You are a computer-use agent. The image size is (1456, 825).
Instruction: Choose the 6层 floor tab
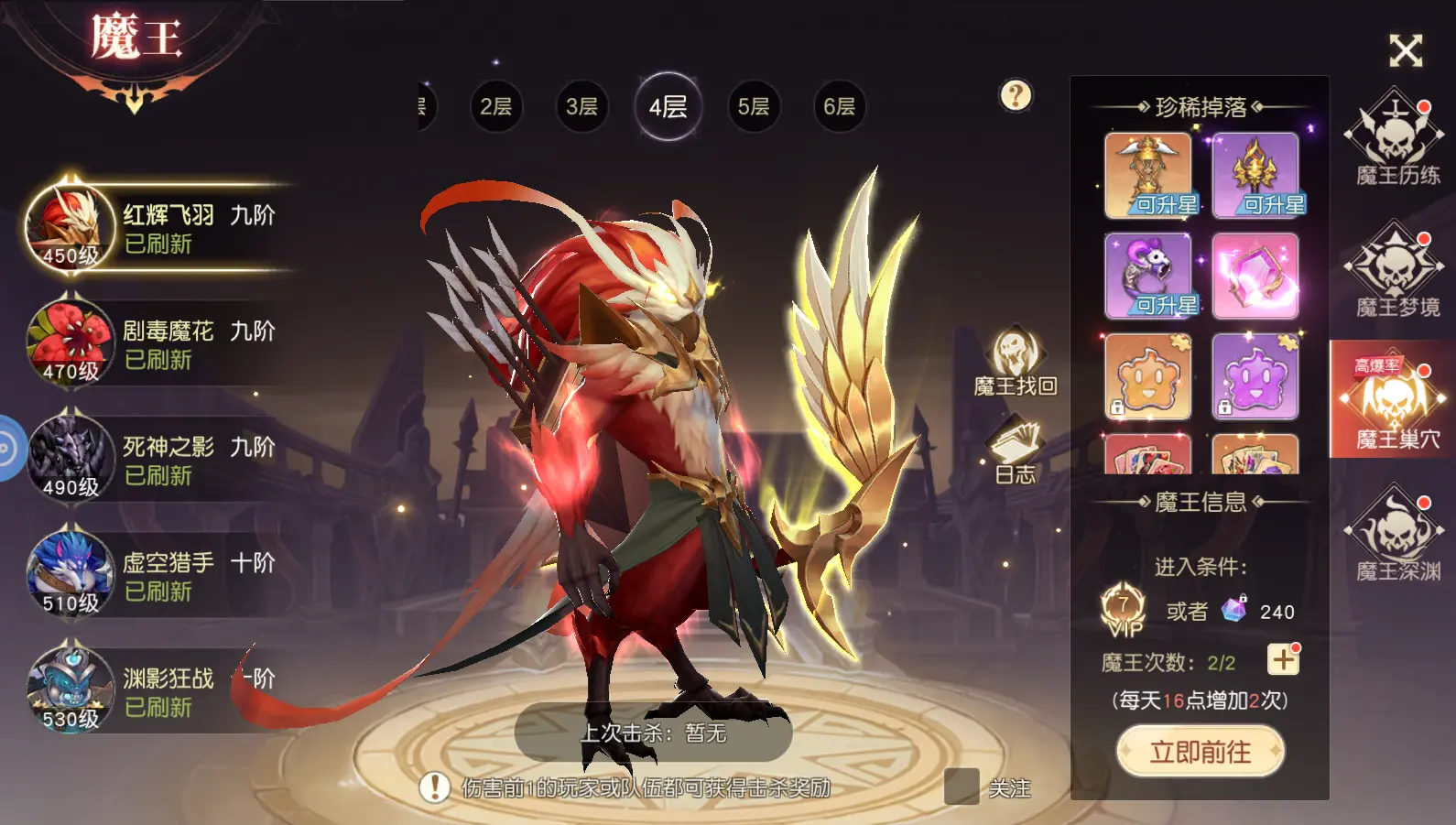pyautogui.click(x=839, y=106)
